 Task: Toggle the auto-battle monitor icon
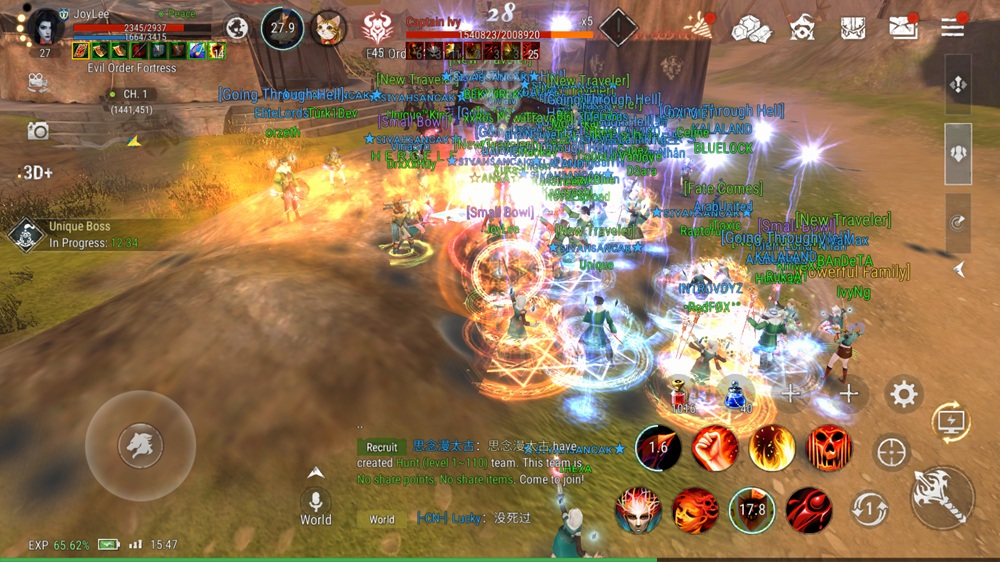coord(950,423)
